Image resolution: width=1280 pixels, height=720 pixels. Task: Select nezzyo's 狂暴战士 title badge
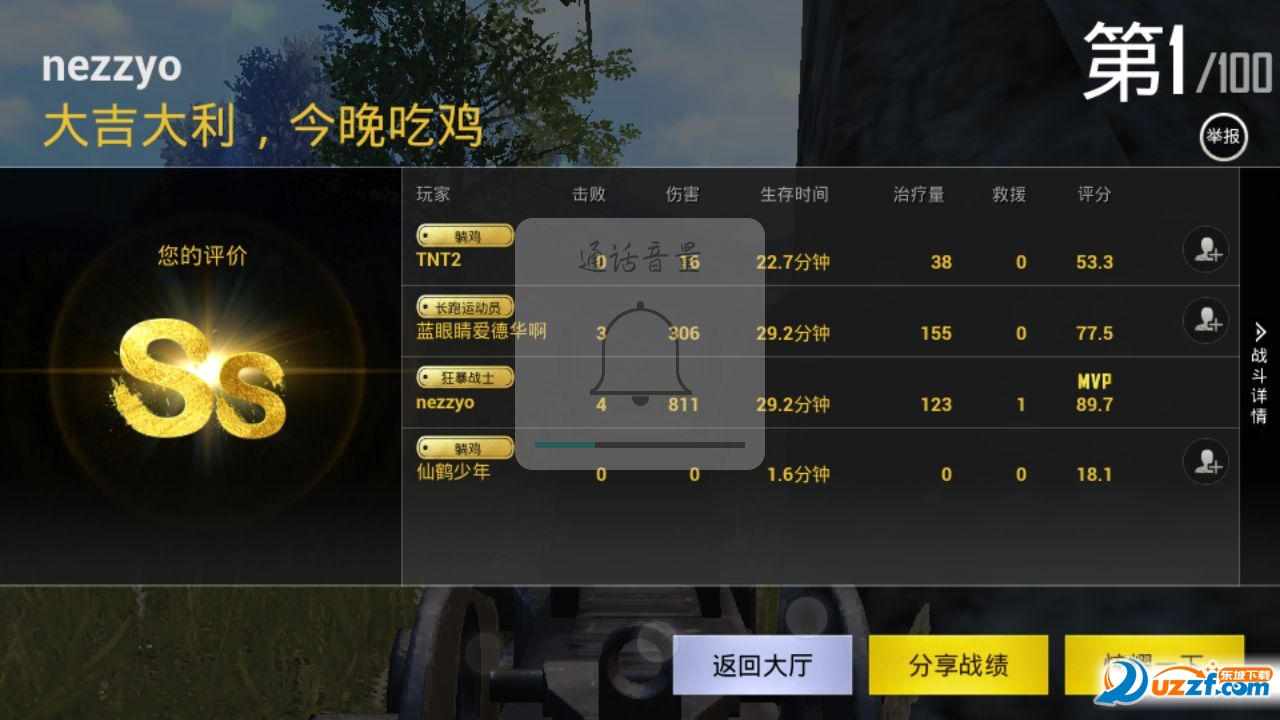click(464, 377)
